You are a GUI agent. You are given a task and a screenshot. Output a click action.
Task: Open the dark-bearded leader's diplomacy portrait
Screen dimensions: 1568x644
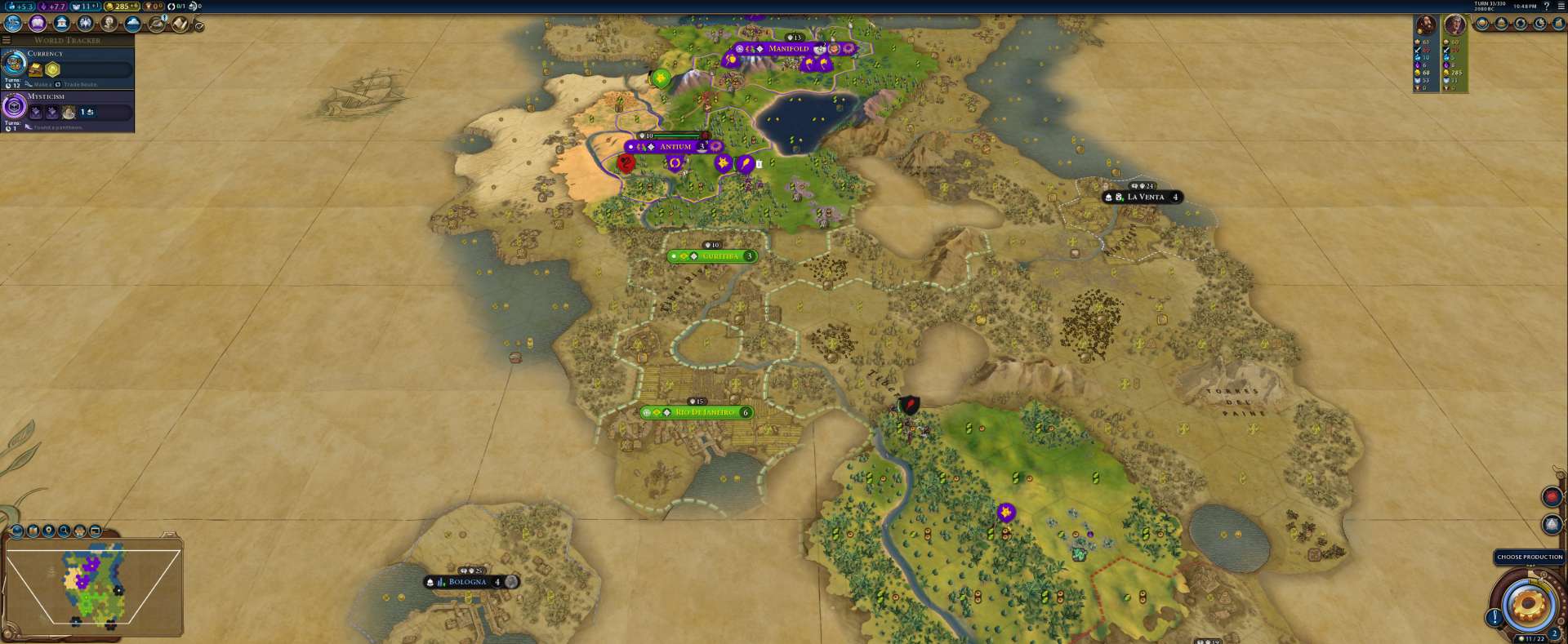pos(1426,24)
